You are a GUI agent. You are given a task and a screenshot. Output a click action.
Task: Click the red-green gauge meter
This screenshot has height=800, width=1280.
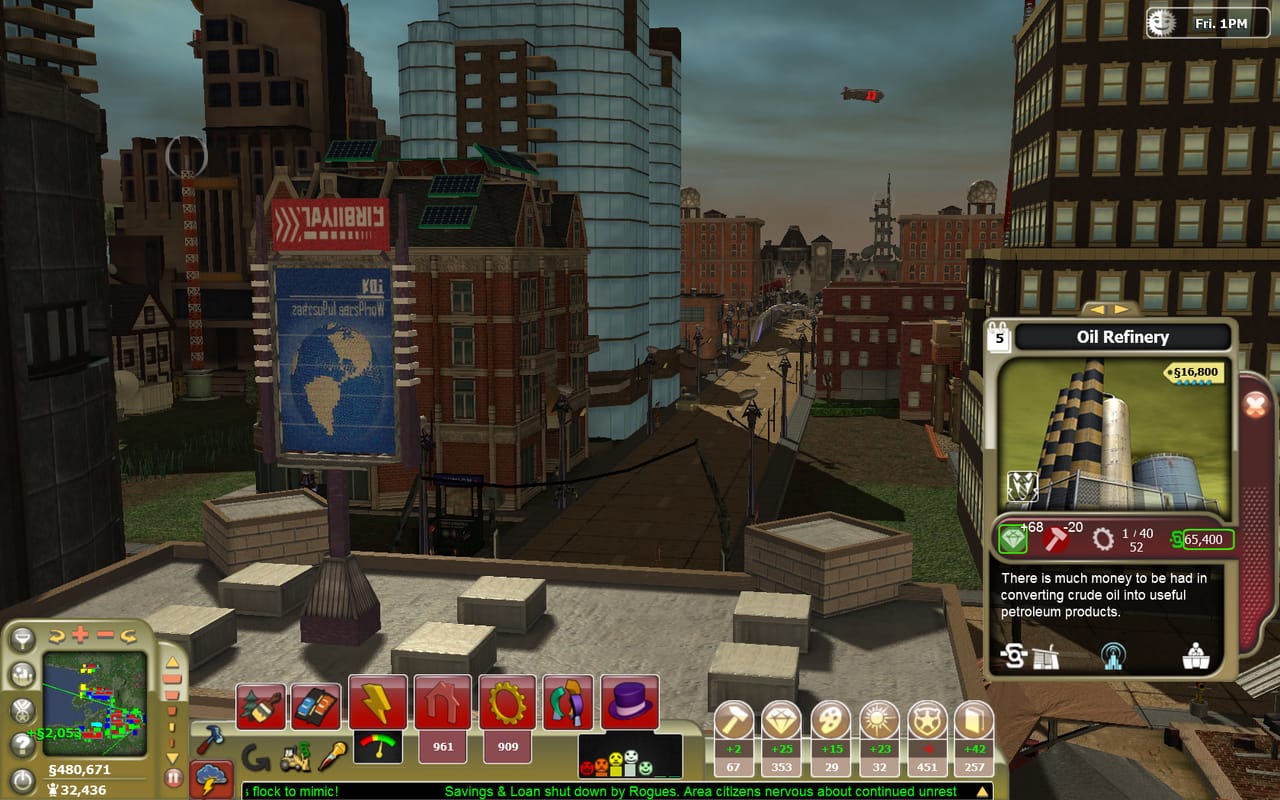[x=377, y=747]
